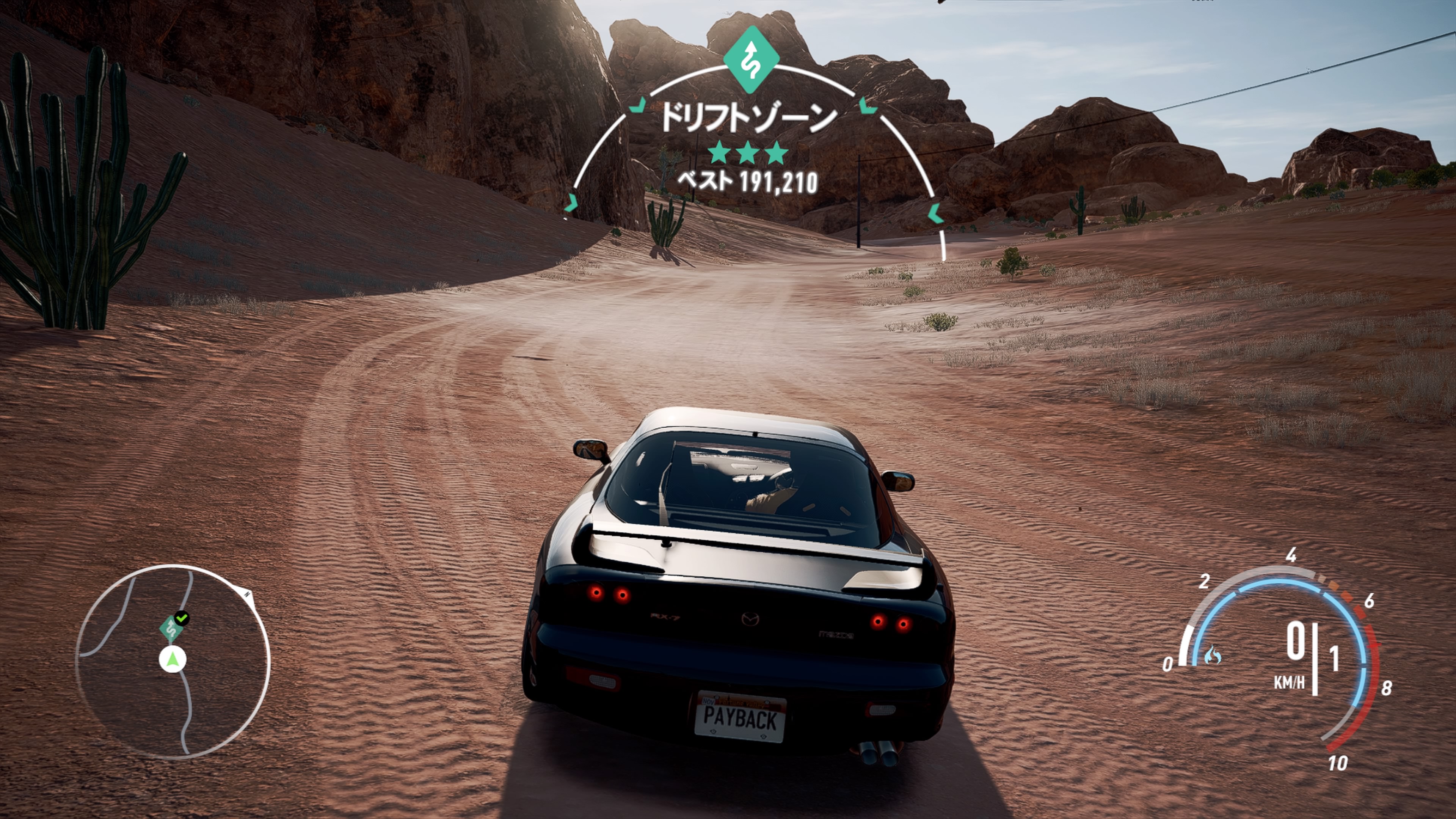1456x819 pixels.
Task: Click the circular minimap
Action: pos(173,661)
